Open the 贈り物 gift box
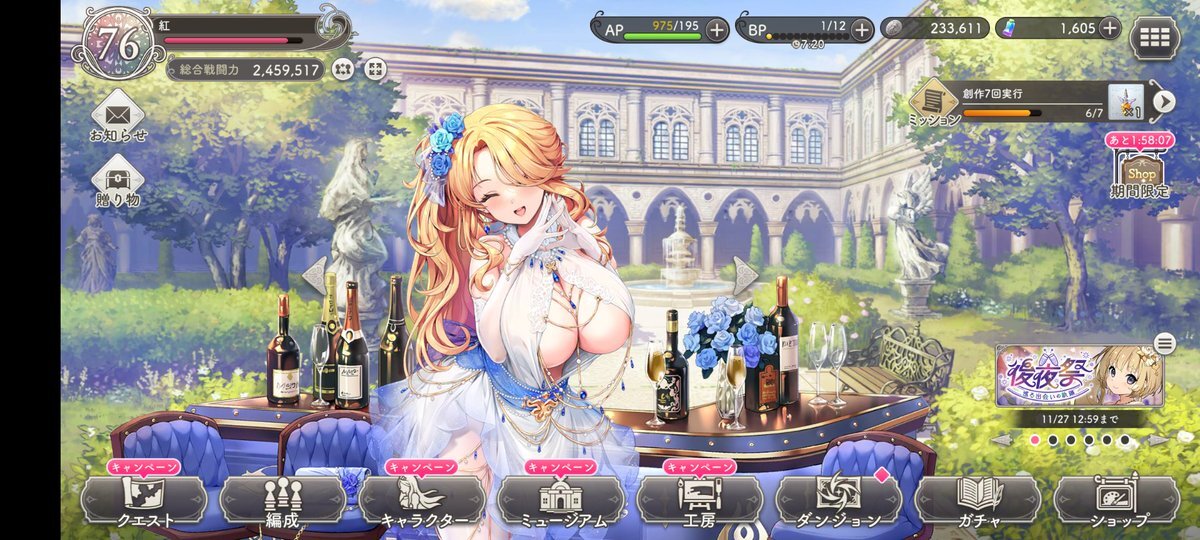 [x=118, y=182]
